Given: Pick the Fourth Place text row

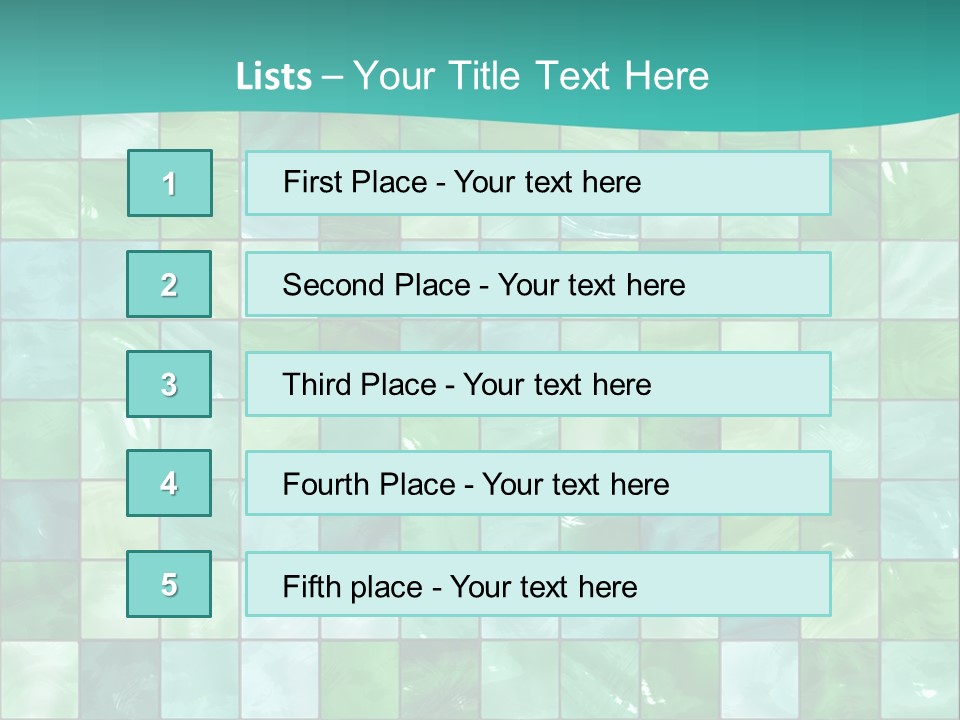Looking at the screenshot, I should 538,484.
